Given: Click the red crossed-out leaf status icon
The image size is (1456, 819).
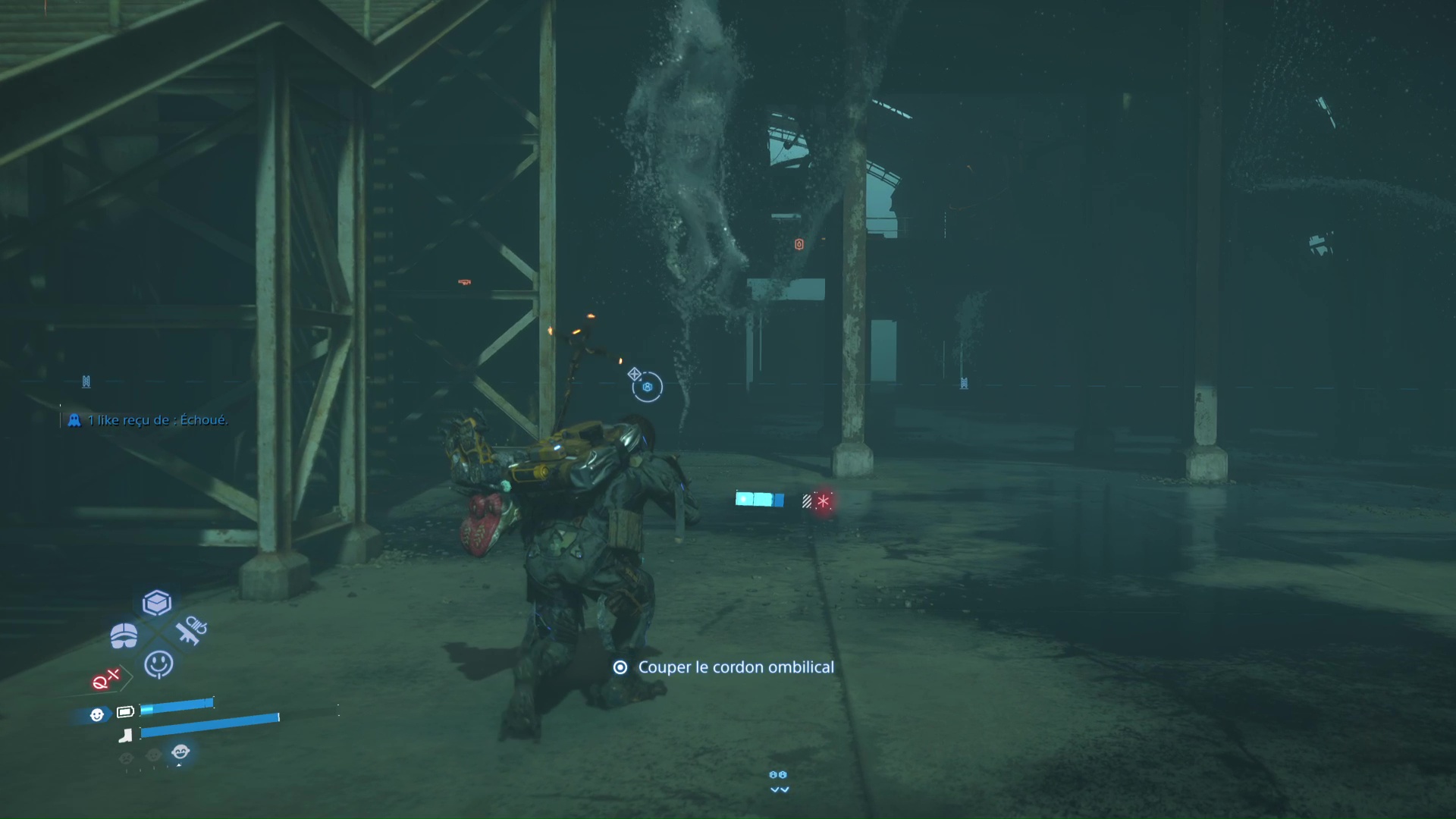Looking at the screenshot, I should tap(105, 679).
